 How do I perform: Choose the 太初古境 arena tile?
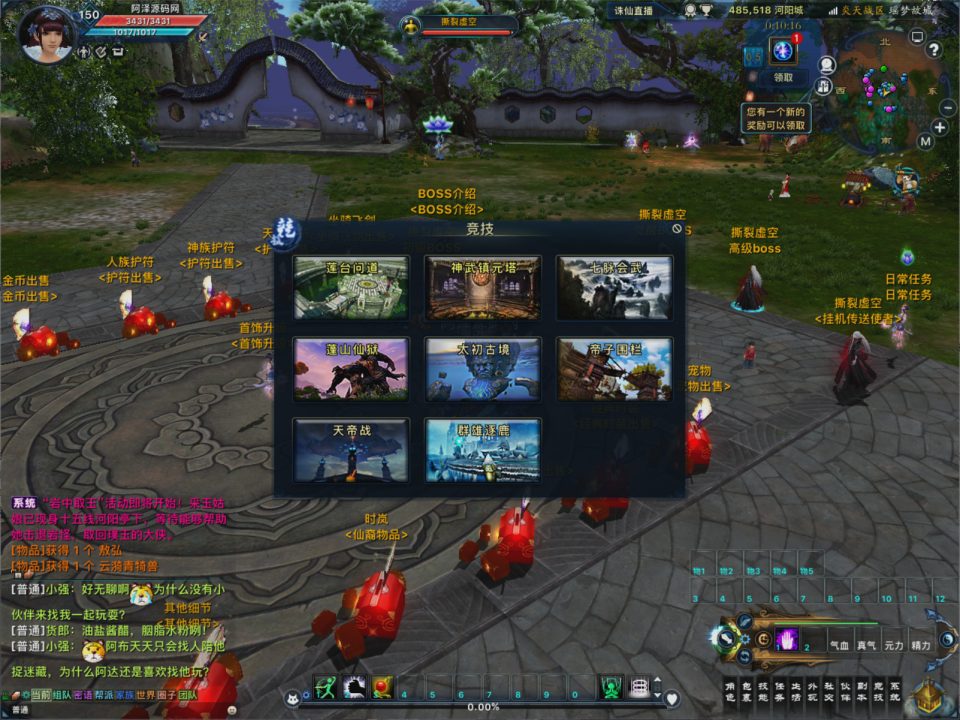483,369
